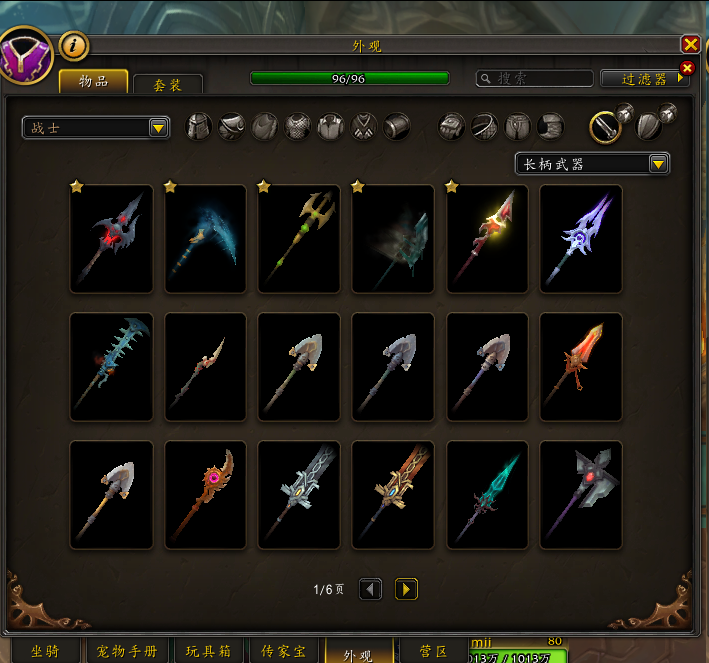Click the round info button

point(74,45)
